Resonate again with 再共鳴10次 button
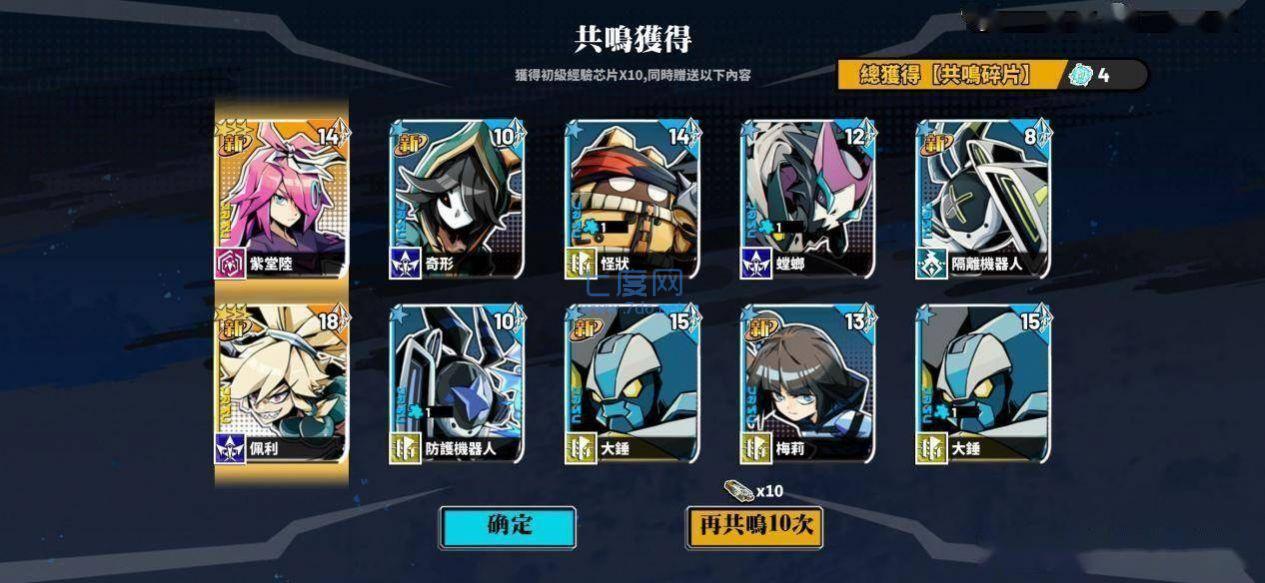The height and width of the screenshot is (583, 1265). pyautogui.click(x=754, y=527)
